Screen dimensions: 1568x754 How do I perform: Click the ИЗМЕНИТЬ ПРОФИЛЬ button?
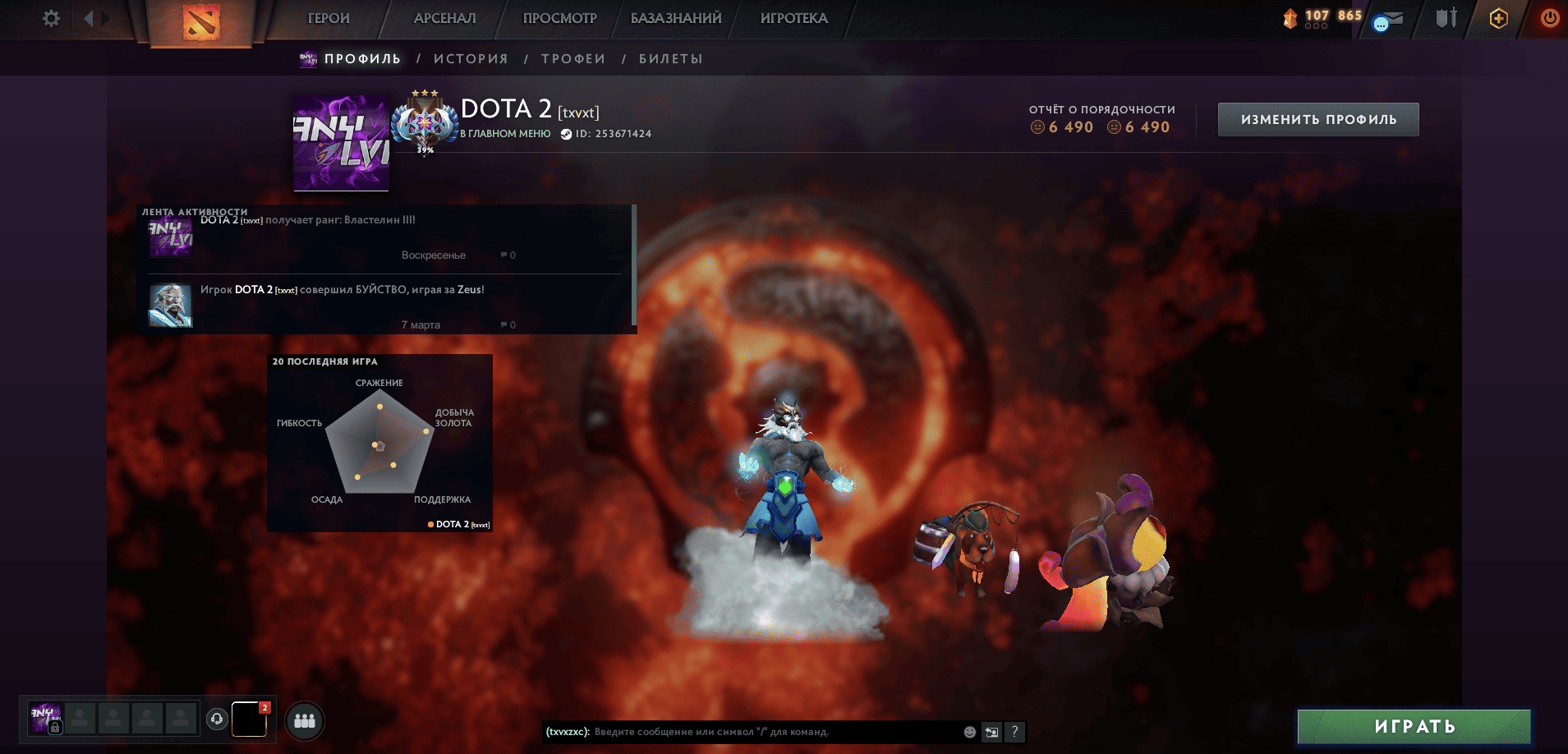click(1317, 118)
